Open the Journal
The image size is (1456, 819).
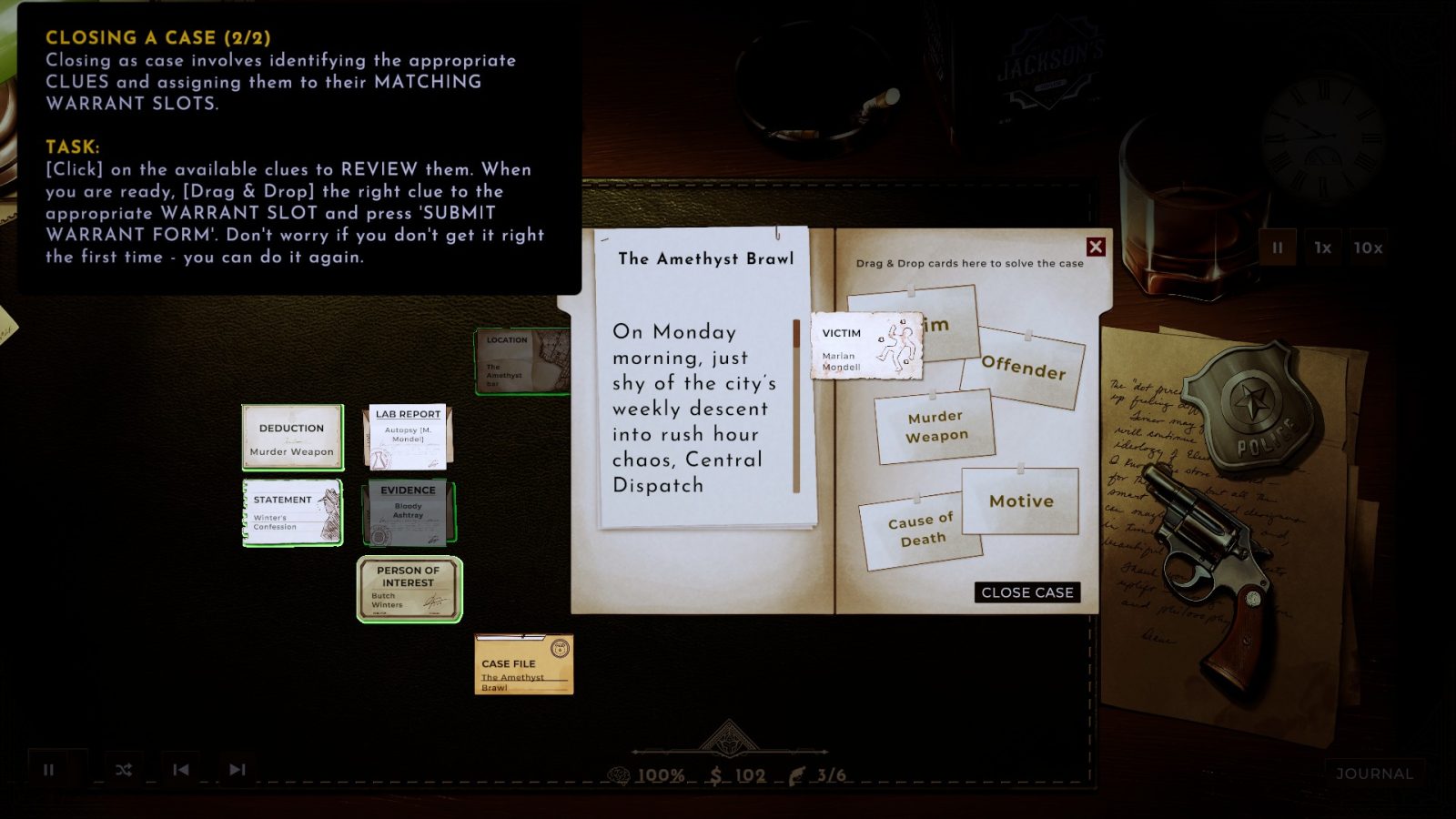click(x=1376, y=772)
